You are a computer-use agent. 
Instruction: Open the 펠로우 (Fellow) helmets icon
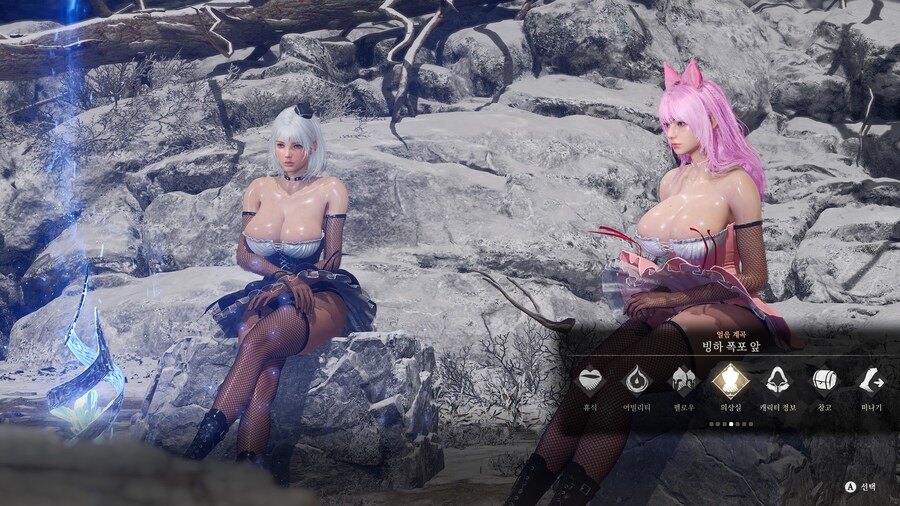pos(684,381)
